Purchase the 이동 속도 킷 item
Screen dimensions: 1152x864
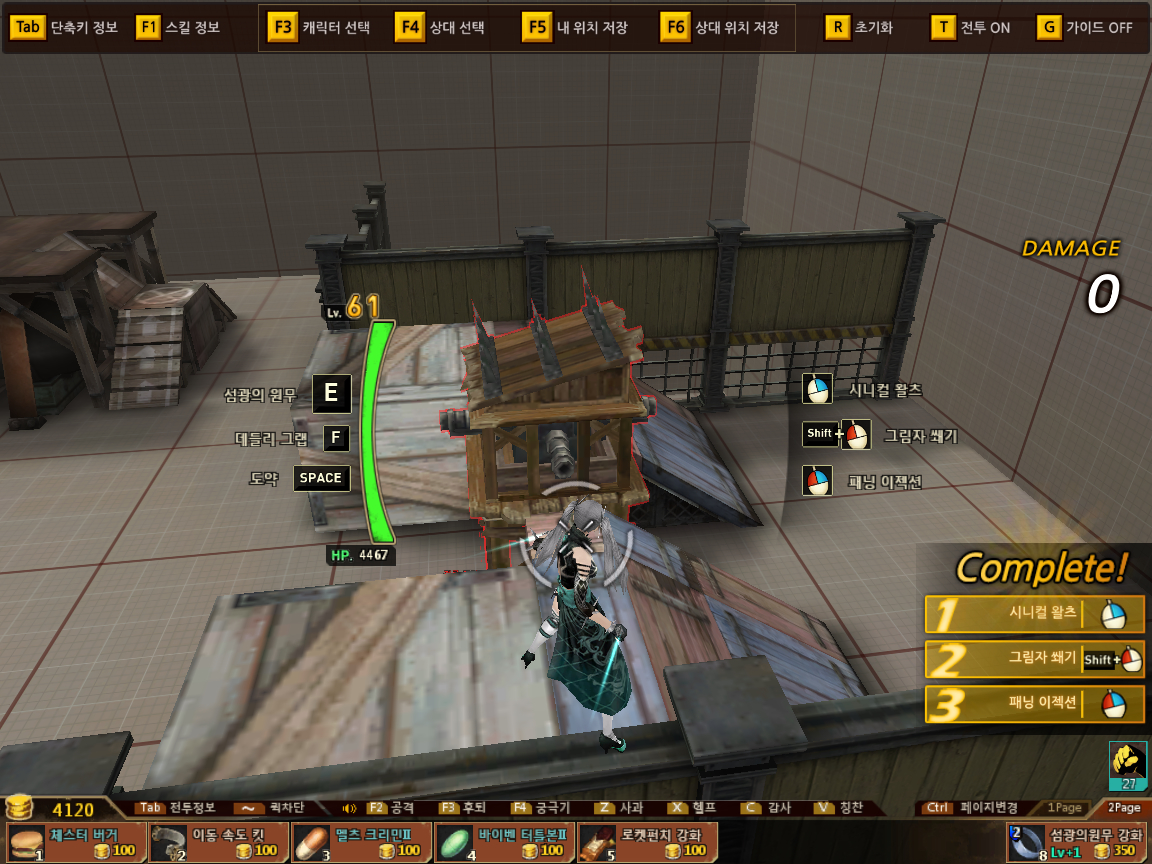tap(218, 842)
